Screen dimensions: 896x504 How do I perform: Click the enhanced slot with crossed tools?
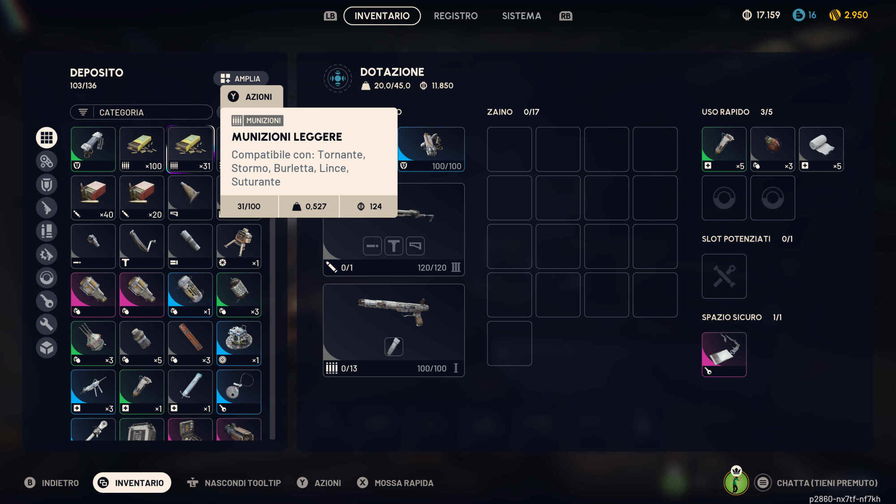pyautogui.click(x=724, y=276)
